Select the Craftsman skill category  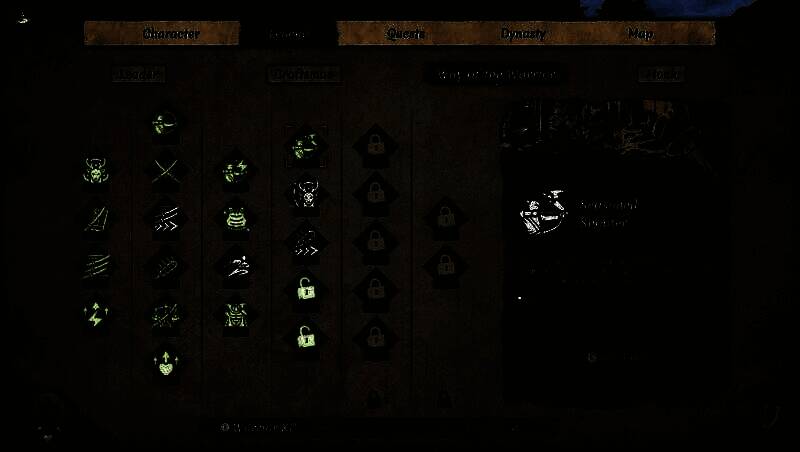305,74
